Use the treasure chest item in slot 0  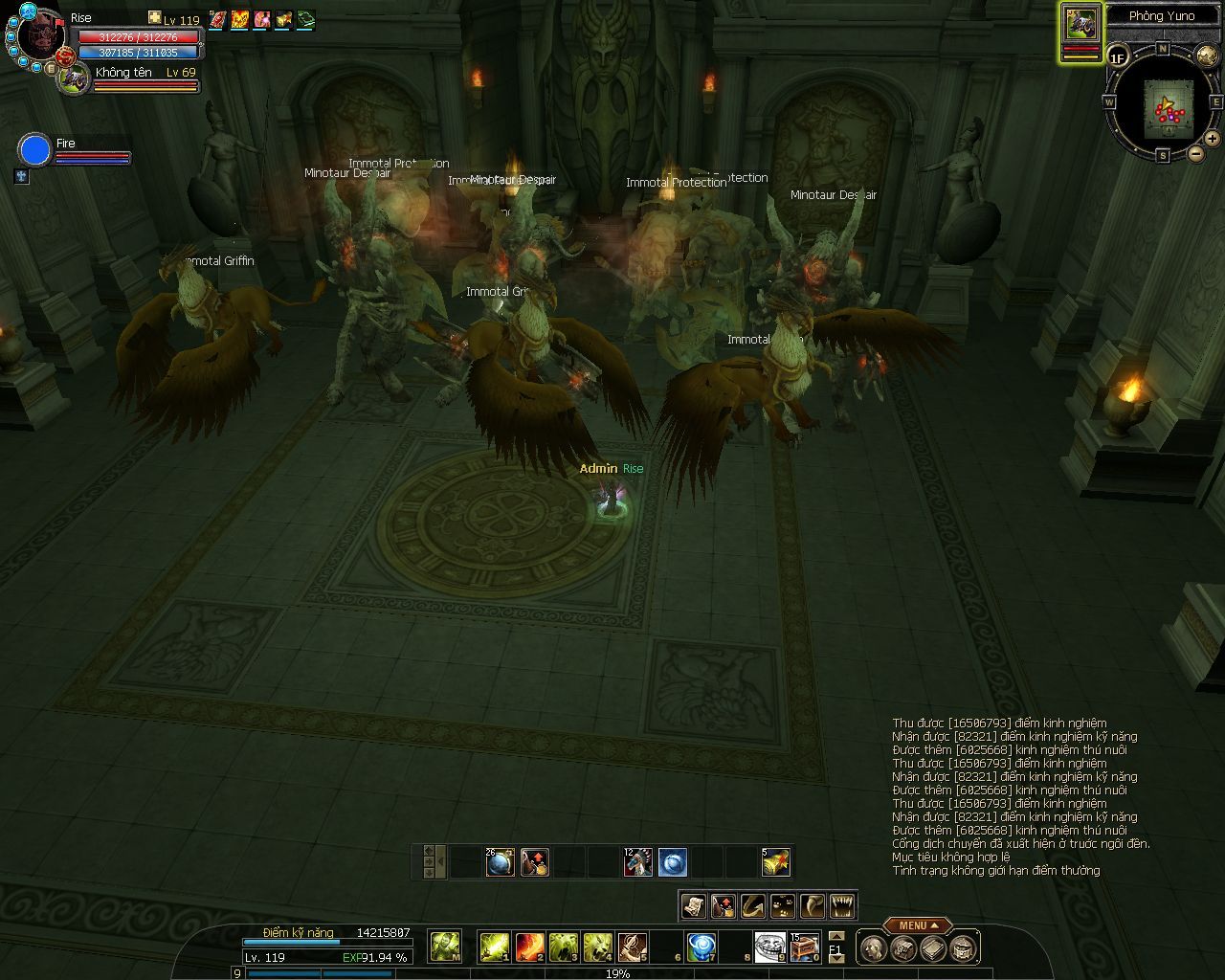point(805,947)
